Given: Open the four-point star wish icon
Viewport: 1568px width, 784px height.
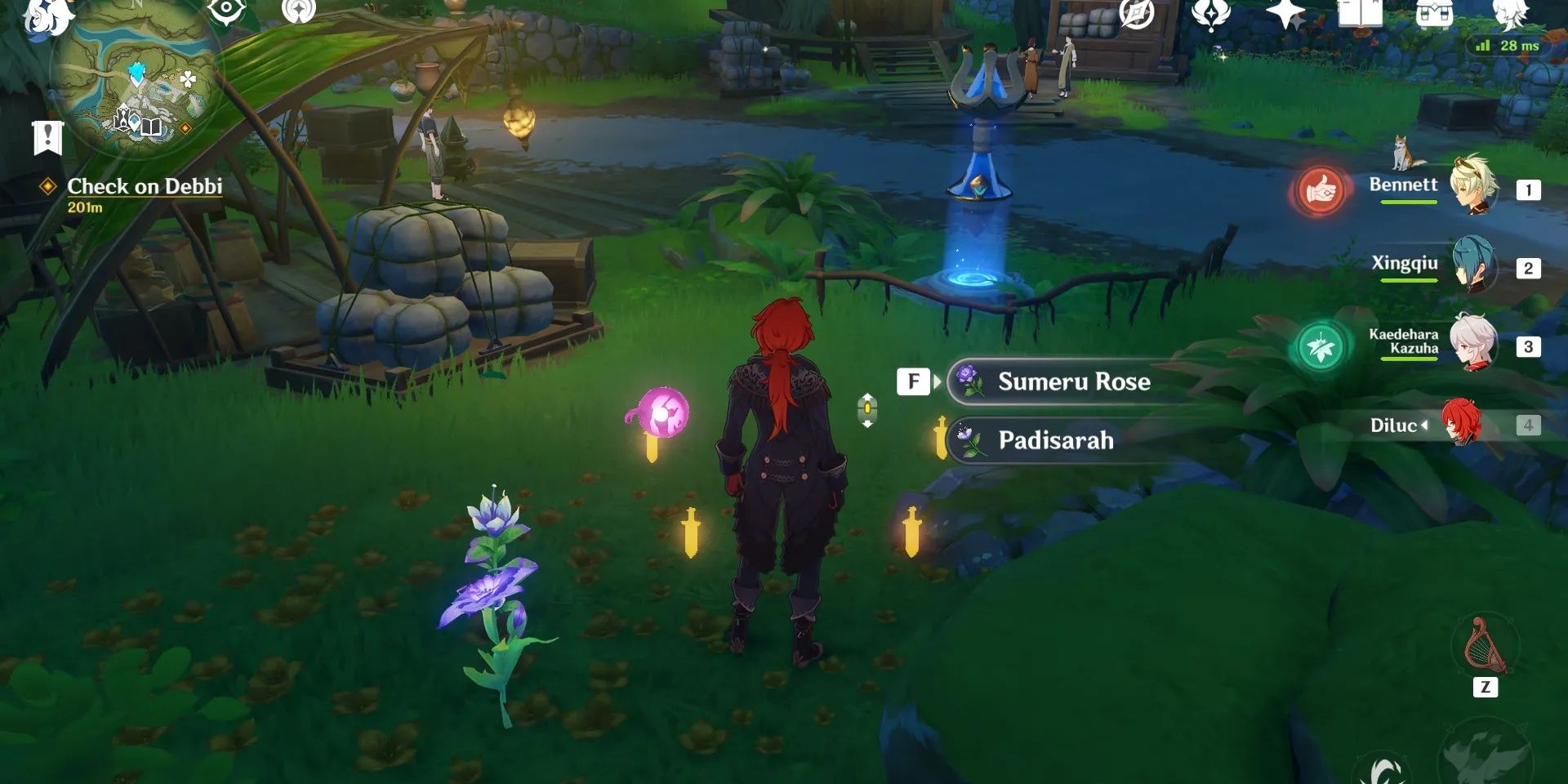Looking at the screenshot, I should point(1285,13).
